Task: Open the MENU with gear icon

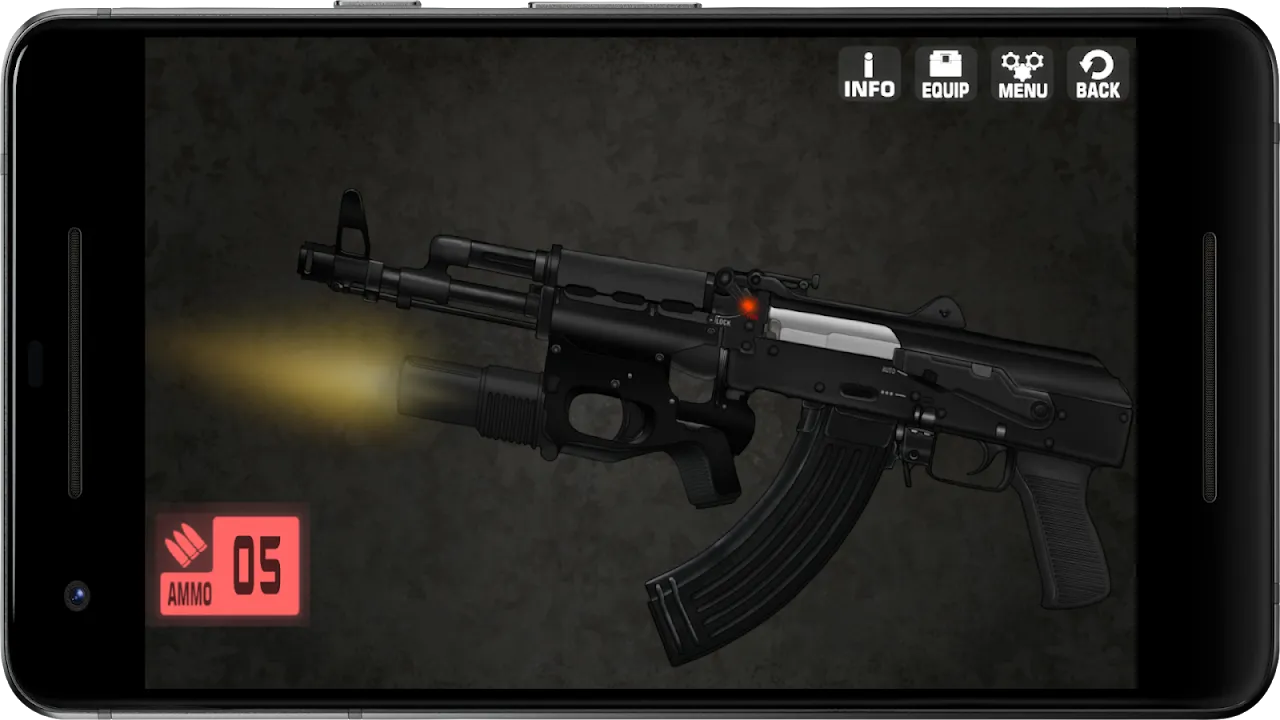Action: click(x=1022, y=75)
